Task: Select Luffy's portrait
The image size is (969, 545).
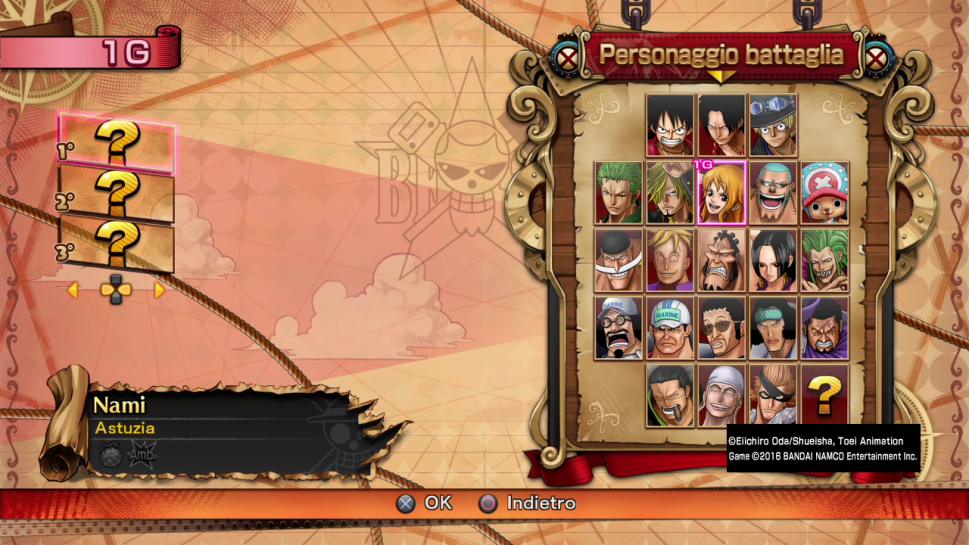Action: 670,125
